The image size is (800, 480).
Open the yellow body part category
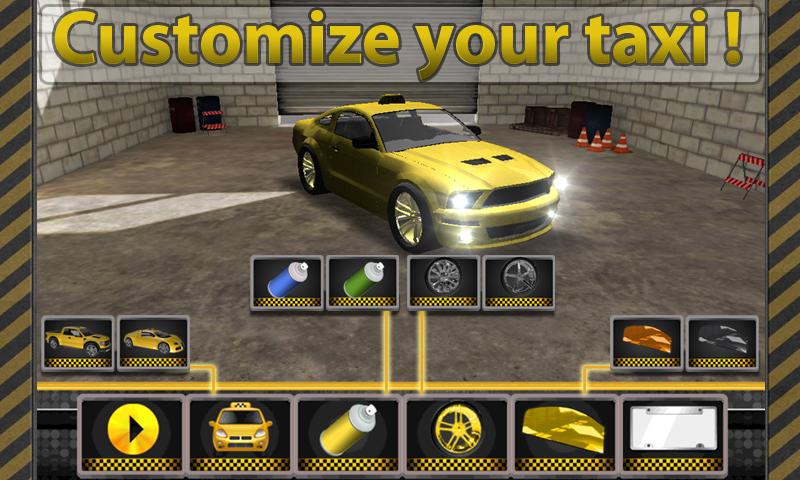564,432
